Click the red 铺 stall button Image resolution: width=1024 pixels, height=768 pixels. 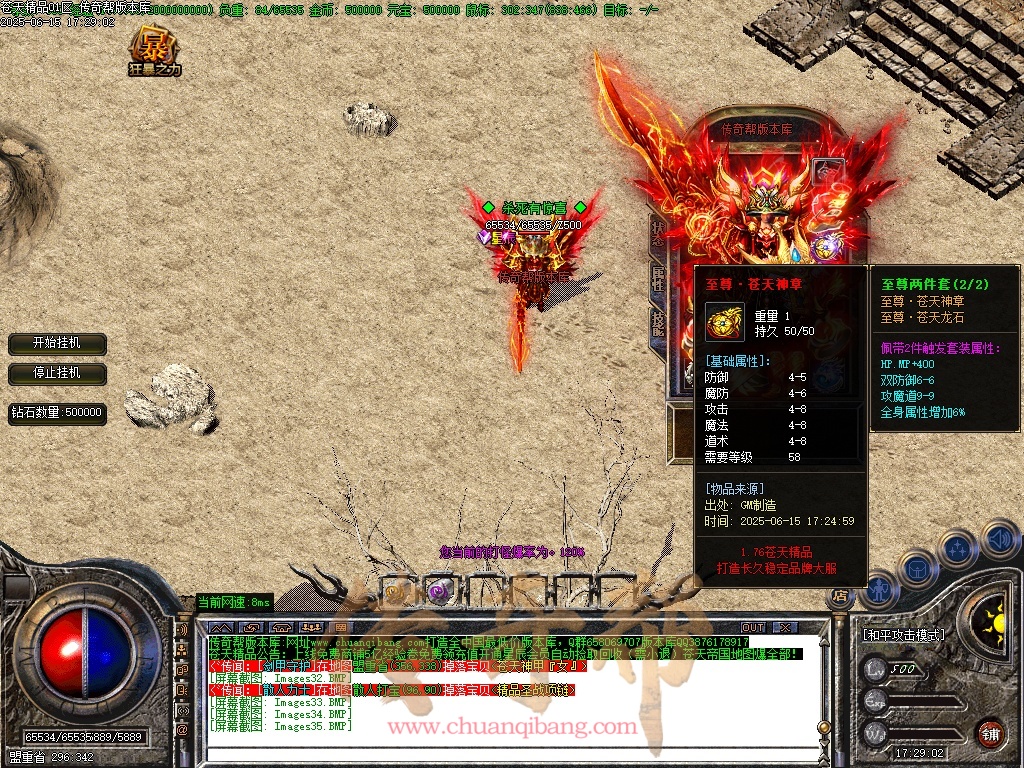(990, 733)
